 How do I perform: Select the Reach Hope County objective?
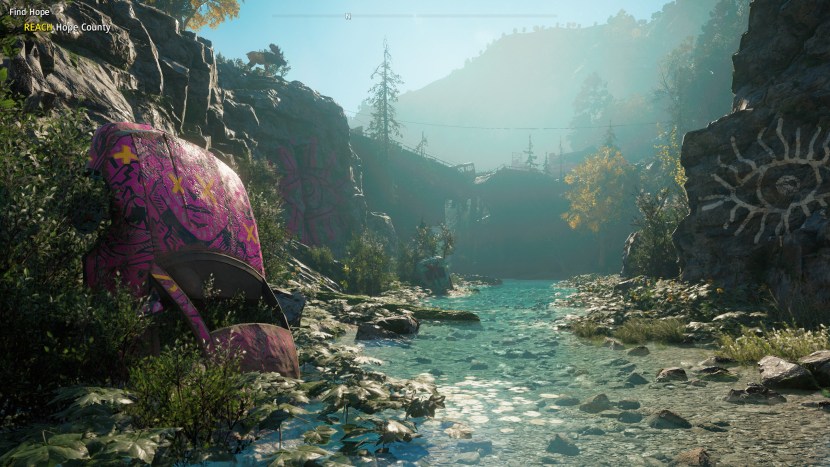click(67, 27)
